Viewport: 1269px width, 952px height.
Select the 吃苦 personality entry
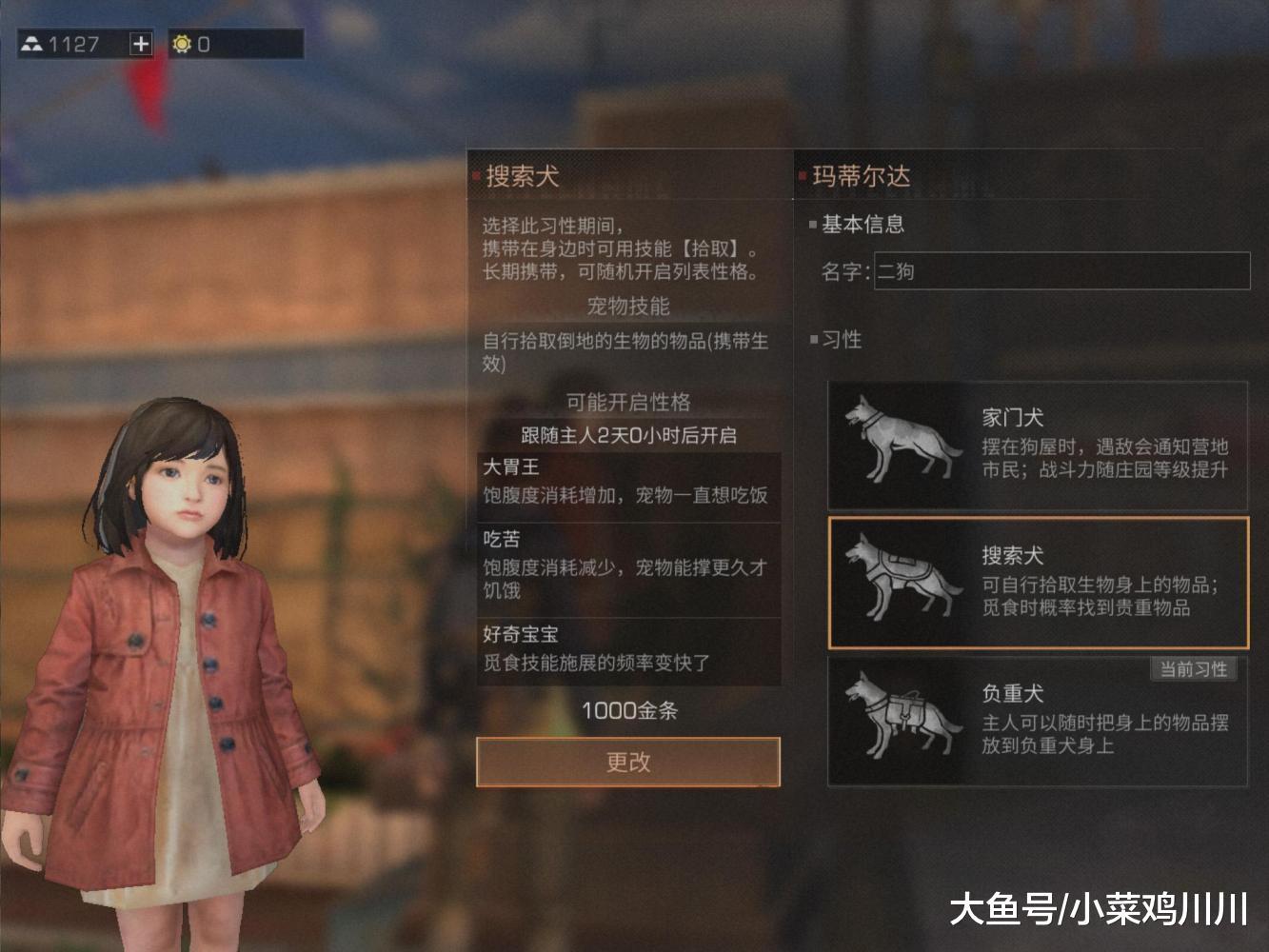[628, 565]
